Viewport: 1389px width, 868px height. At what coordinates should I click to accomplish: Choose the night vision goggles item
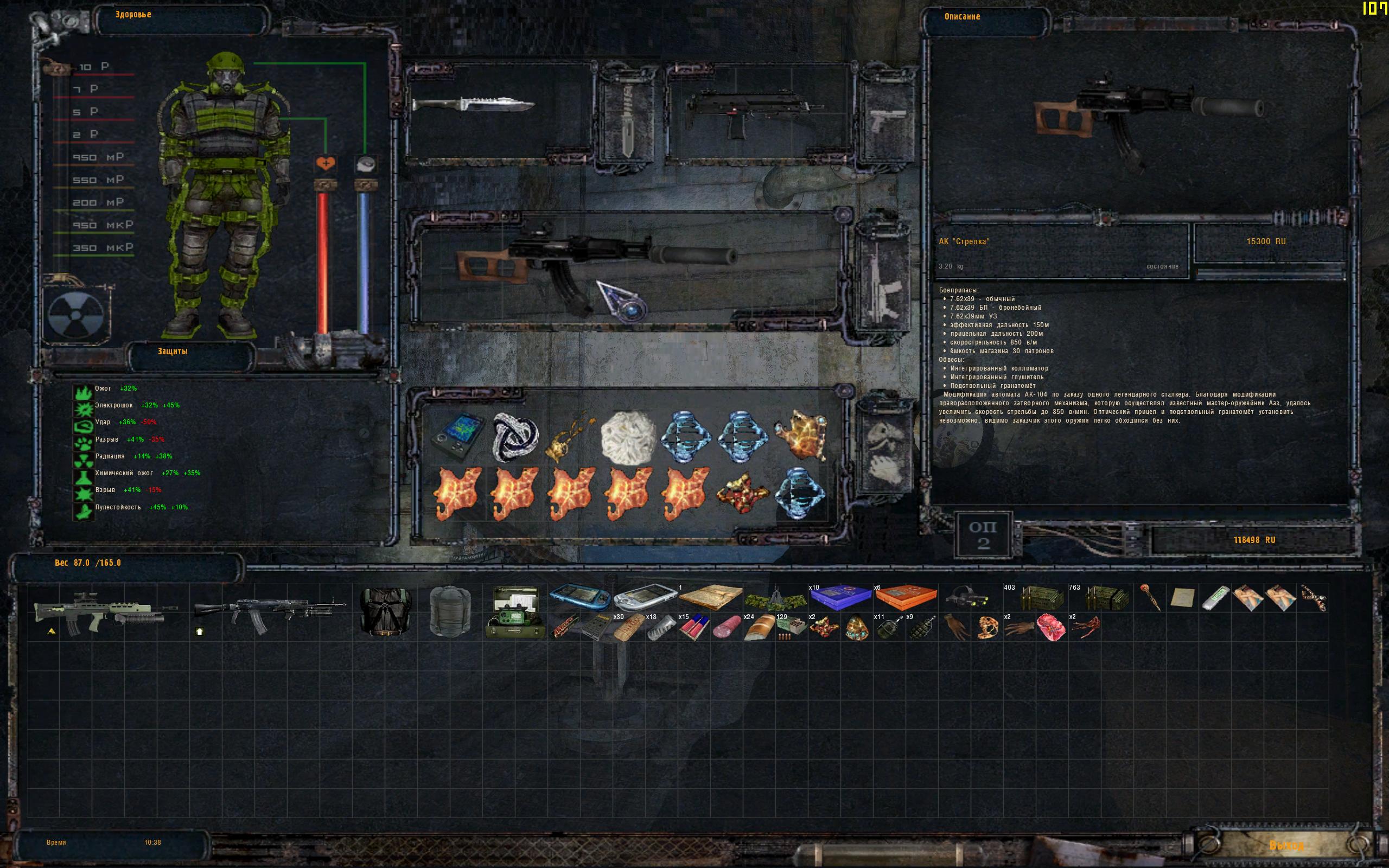(969, 597)
